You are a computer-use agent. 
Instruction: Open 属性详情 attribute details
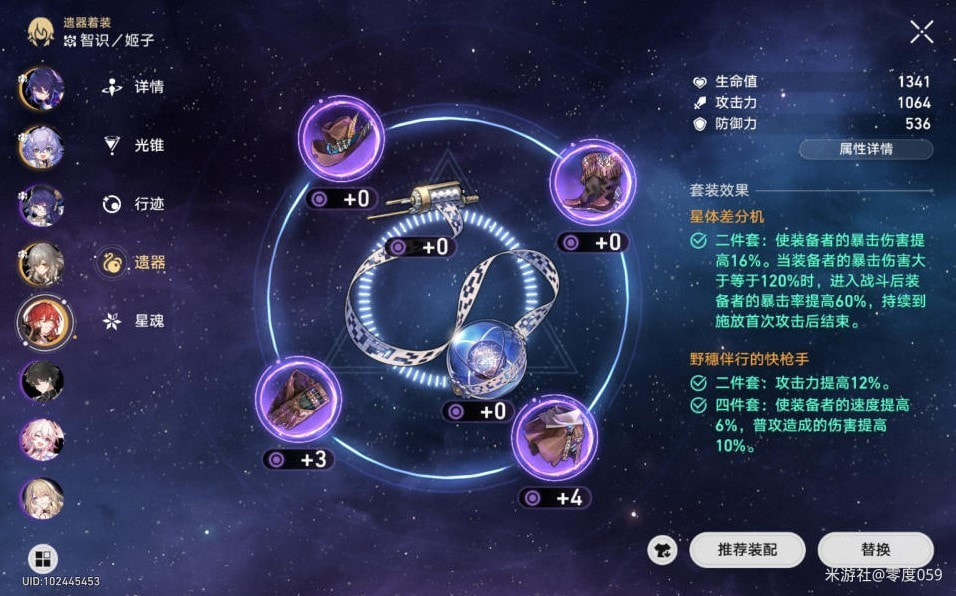(865, 149)
